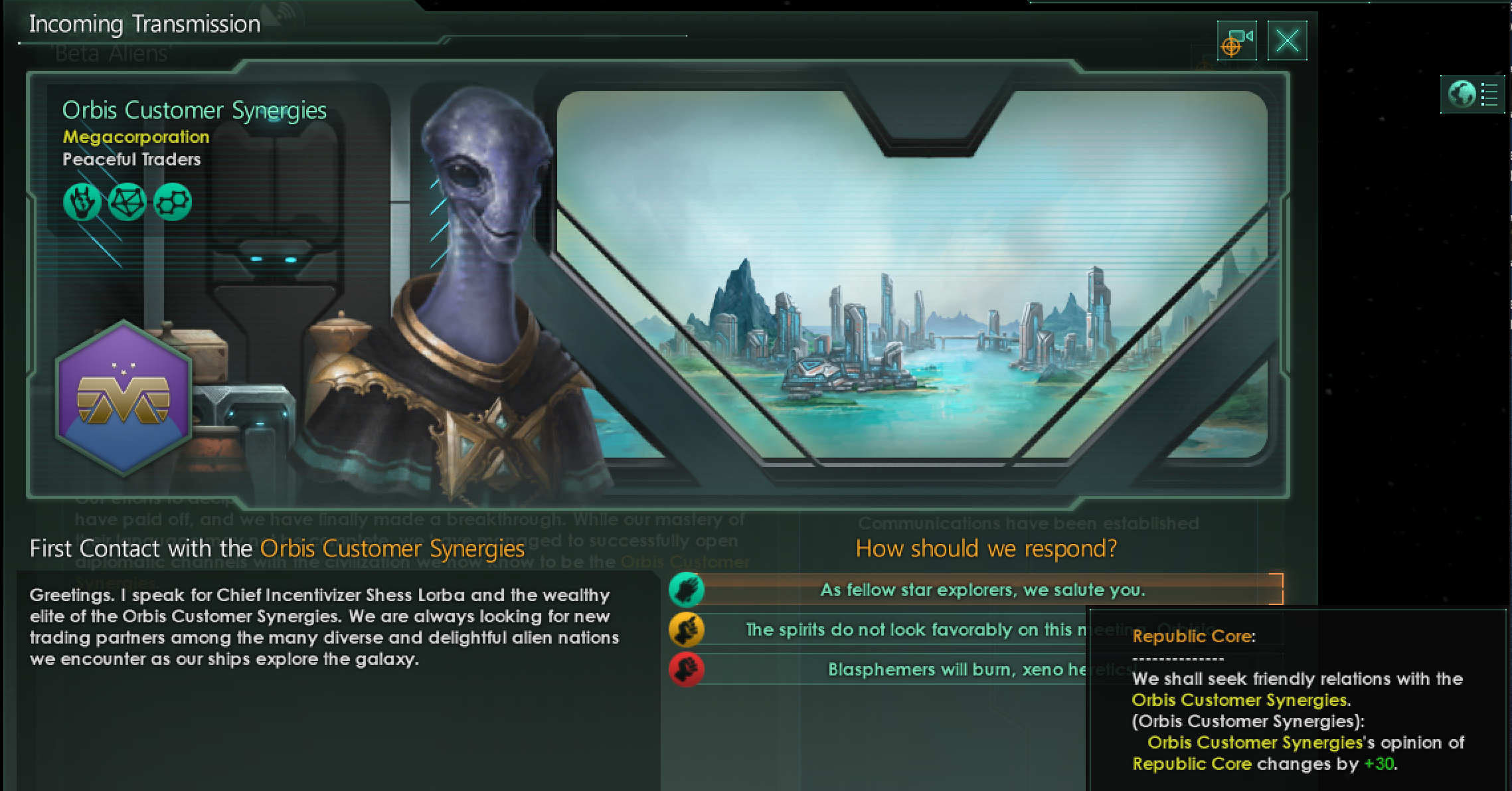Select the response 'As fellow star explorers, we salute you.'

[983, 590]
